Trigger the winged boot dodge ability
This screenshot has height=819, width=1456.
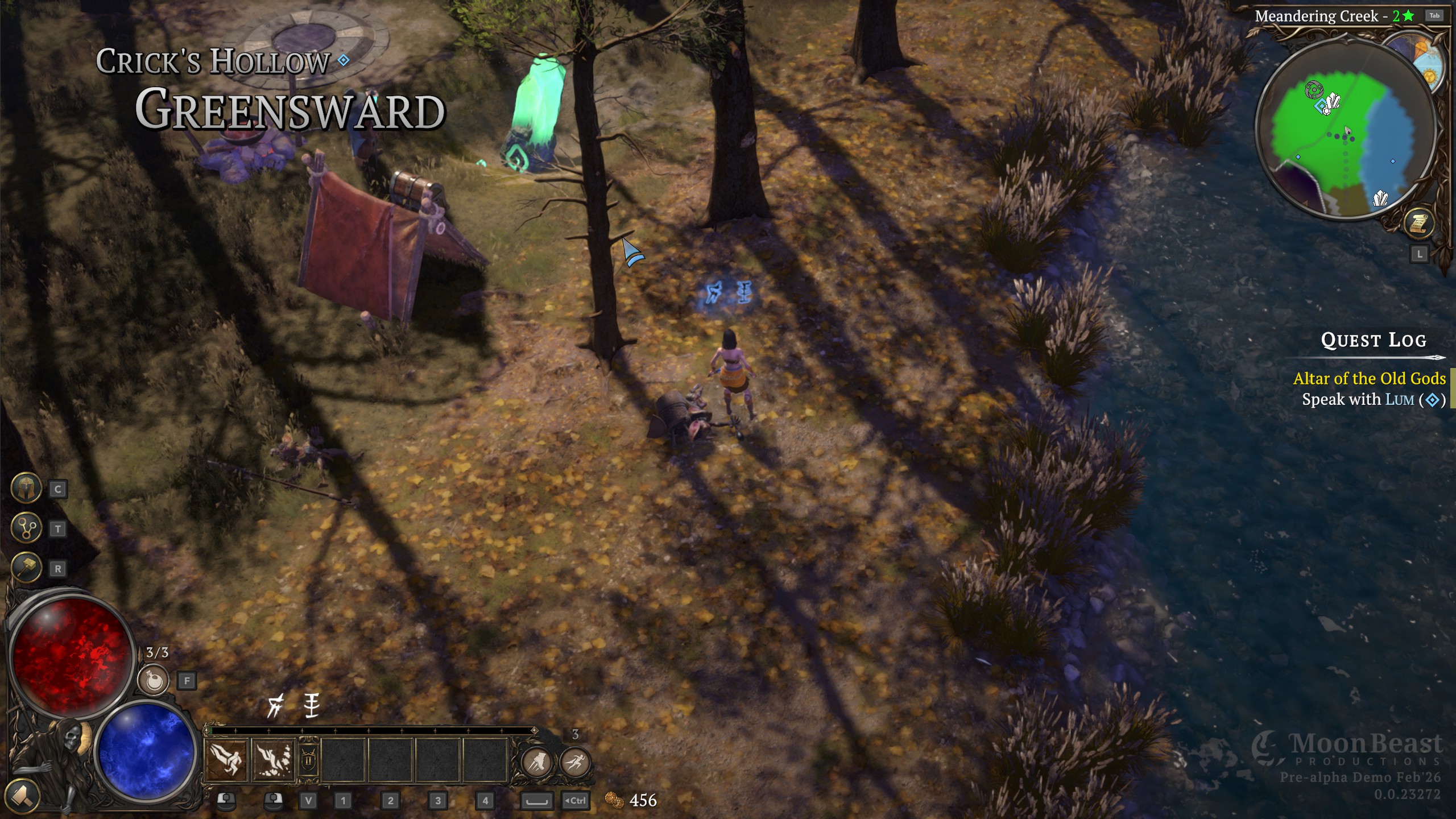pos(536,762)
